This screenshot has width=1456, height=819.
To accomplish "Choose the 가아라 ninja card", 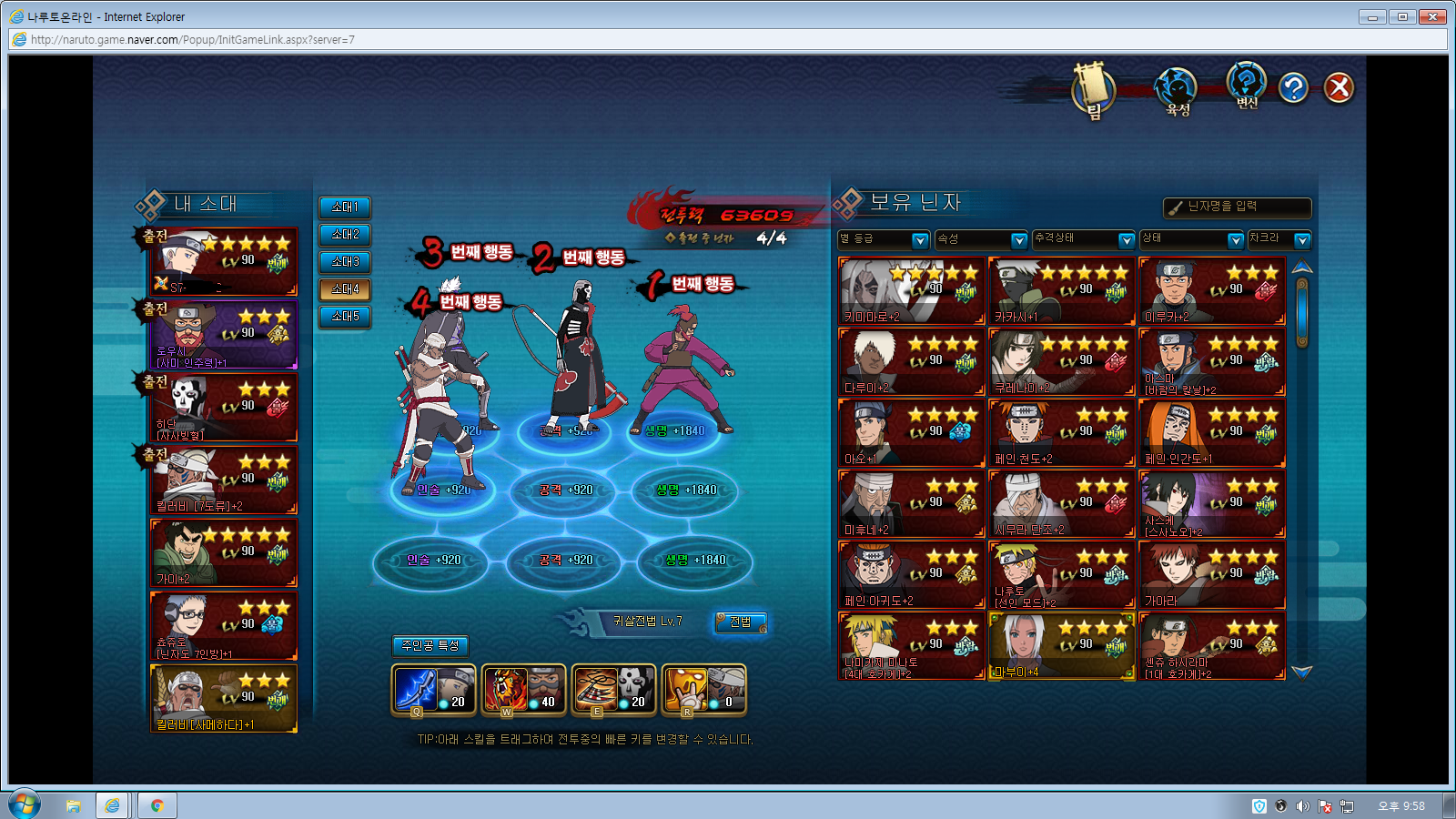I will pos(1211,575).
